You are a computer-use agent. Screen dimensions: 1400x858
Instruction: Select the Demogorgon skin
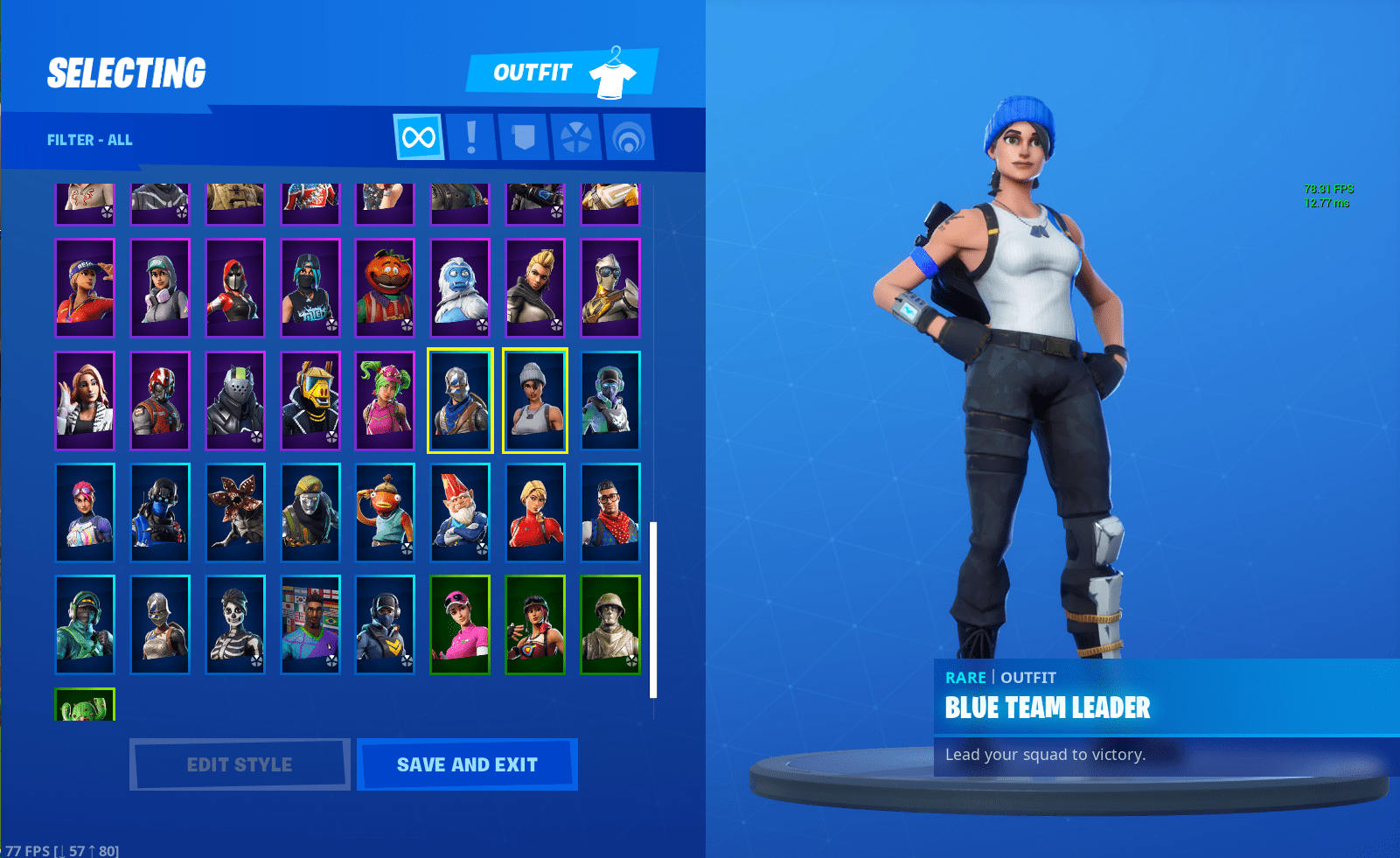click(235, 513)
